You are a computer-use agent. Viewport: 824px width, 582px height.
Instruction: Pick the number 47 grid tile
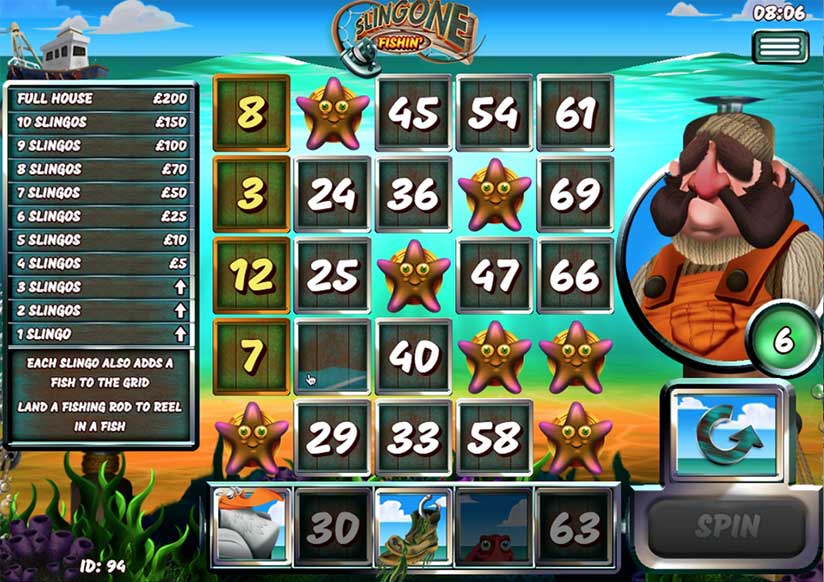(x=494, y=276)
